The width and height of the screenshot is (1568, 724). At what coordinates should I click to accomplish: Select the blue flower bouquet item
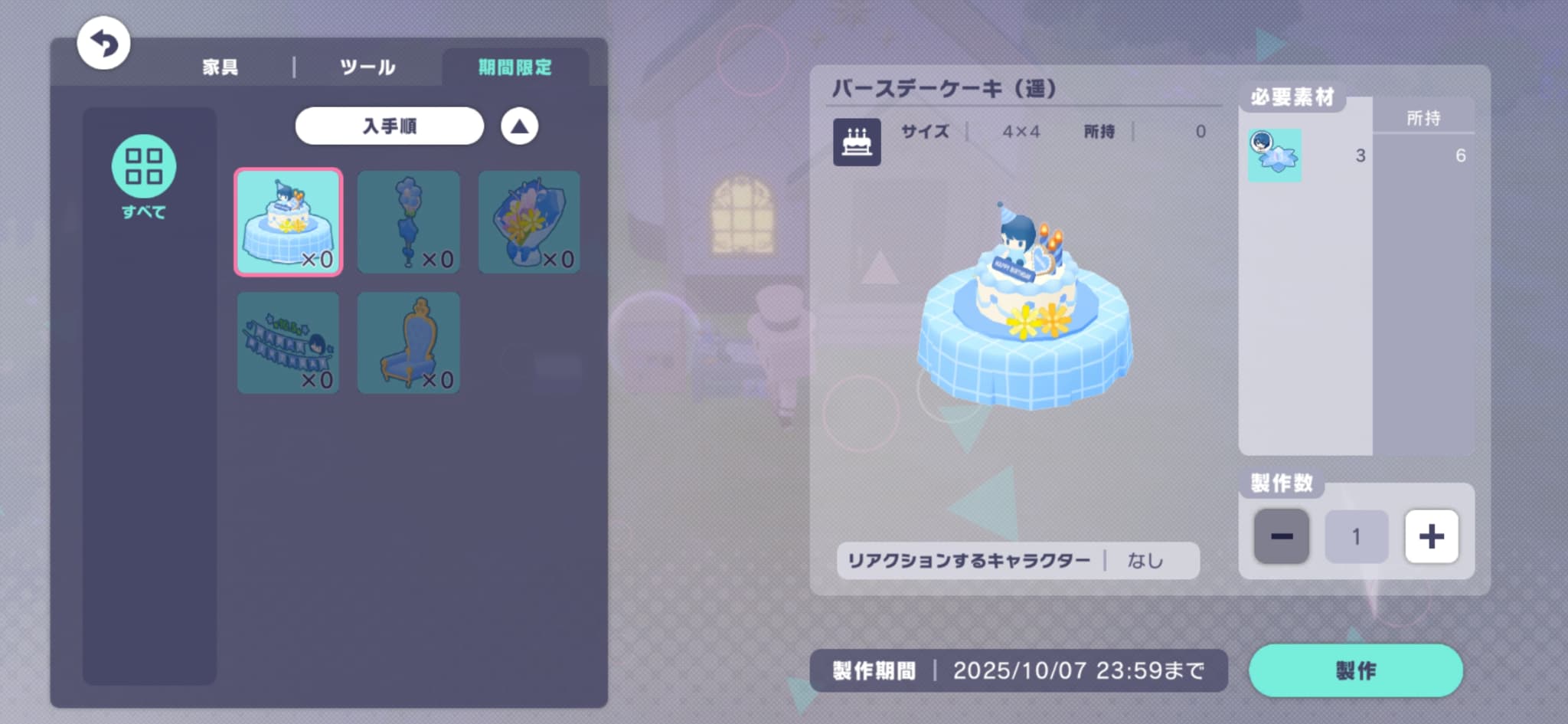pyautogui.click(x=528, y=221)
